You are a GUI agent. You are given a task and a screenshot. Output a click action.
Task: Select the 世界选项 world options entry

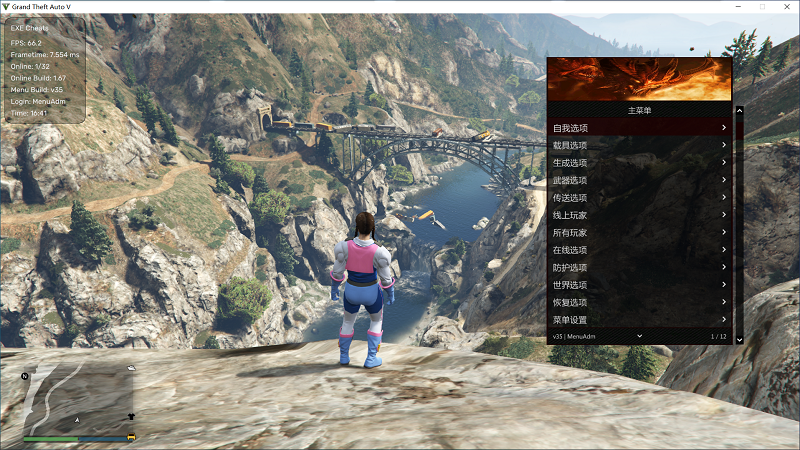640,285
